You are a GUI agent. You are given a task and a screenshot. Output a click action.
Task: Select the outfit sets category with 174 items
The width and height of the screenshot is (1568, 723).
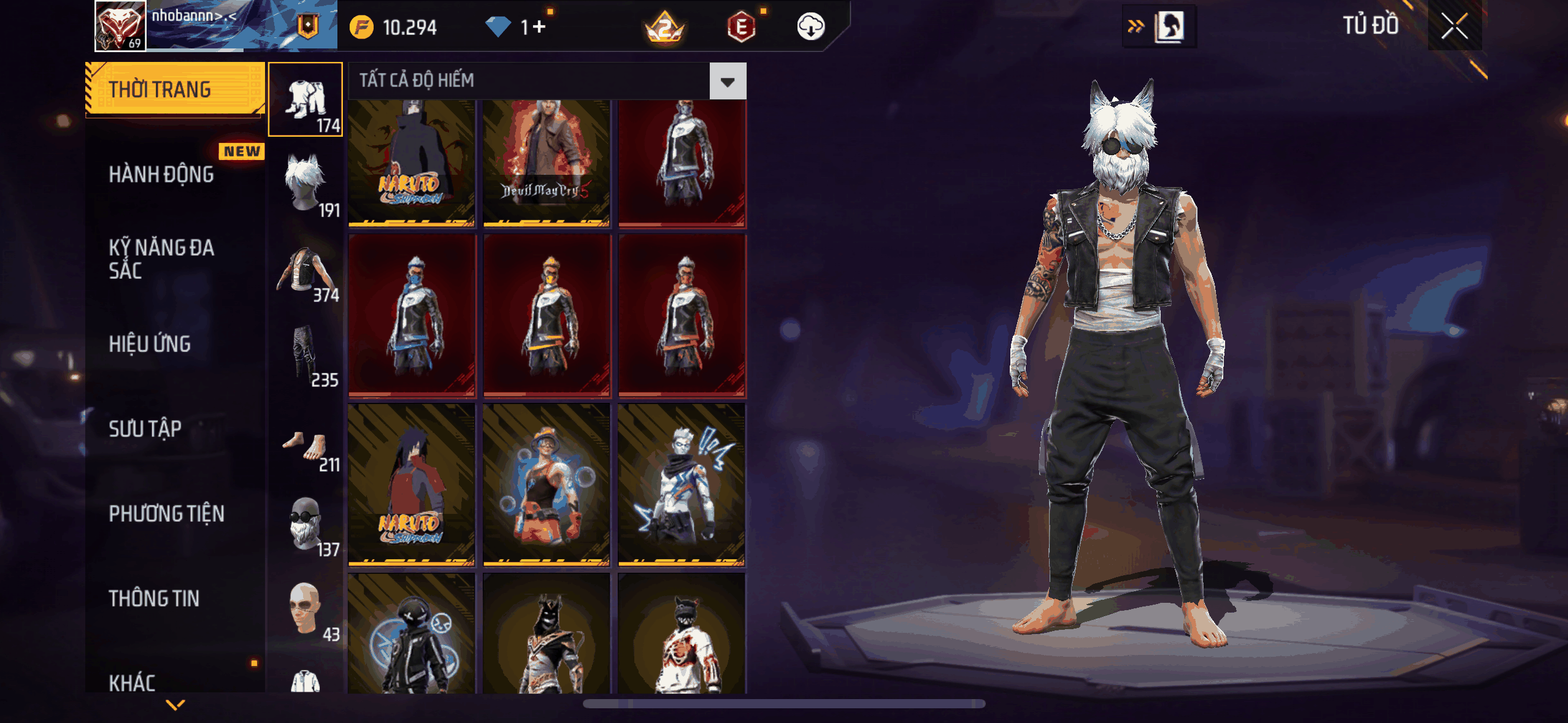(306, 99)
